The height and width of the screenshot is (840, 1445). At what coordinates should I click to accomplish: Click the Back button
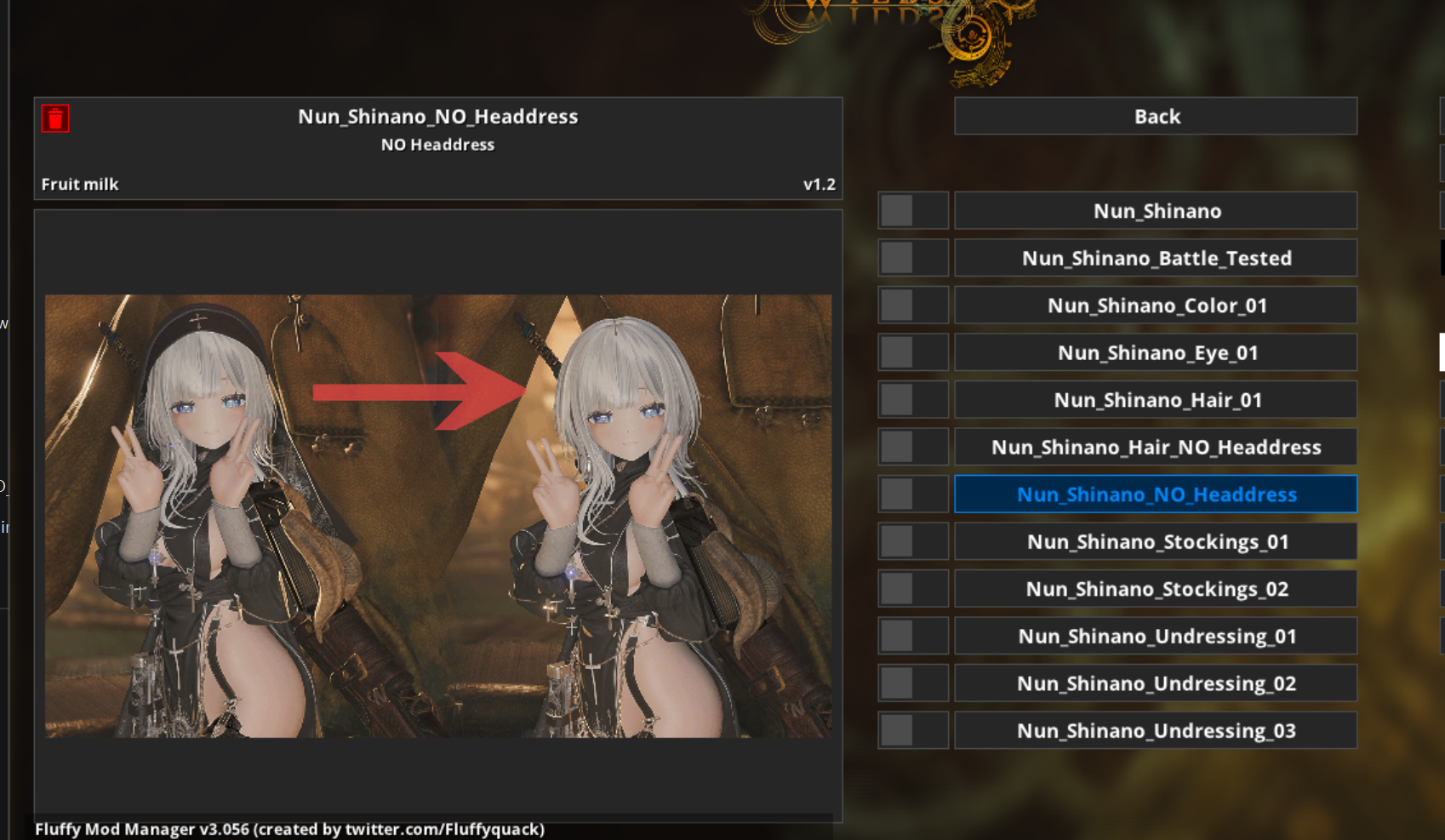1156,116
